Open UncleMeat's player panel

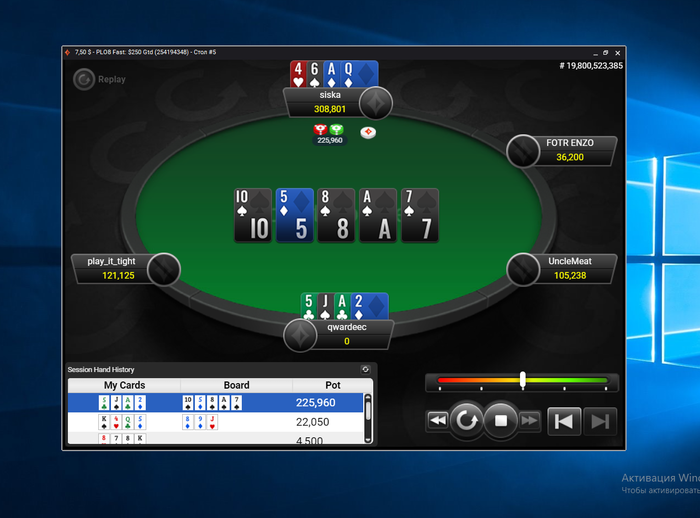(570, 268)
